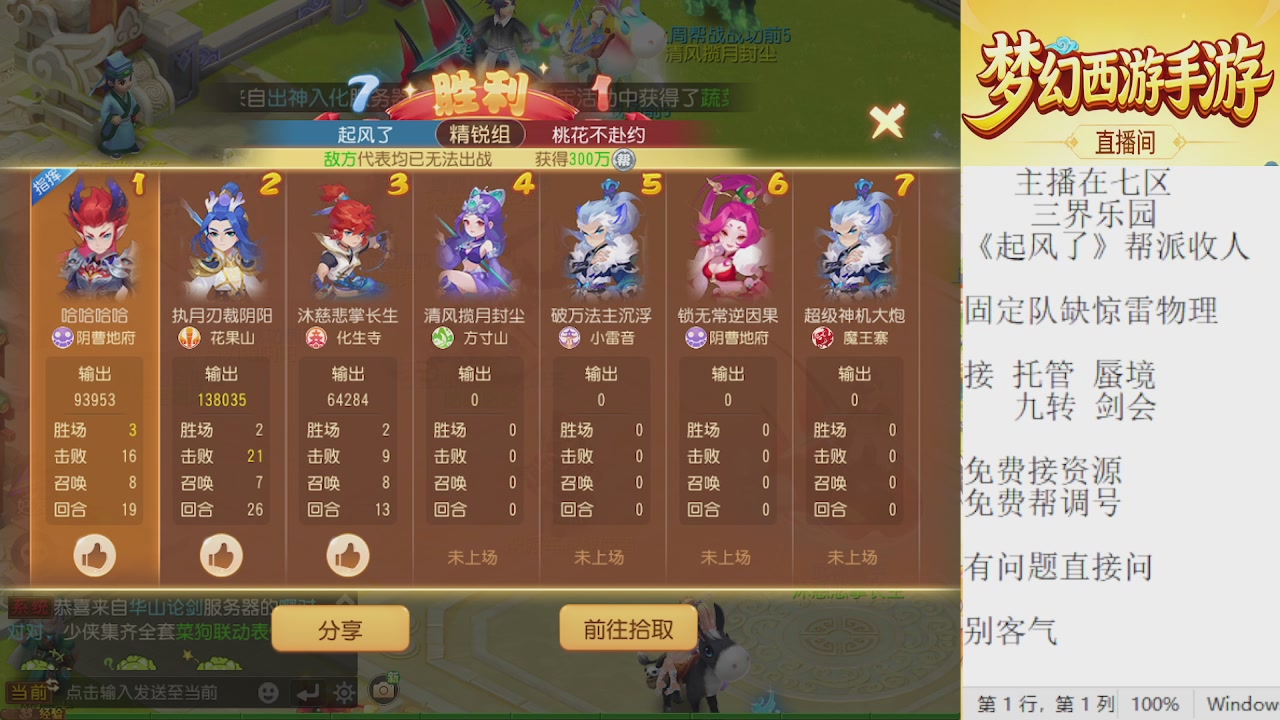The height and width of the screenshot is (720, 1280).
Task: Toggle the like for 沐慈悲掌长生
Action: point(348,556)
